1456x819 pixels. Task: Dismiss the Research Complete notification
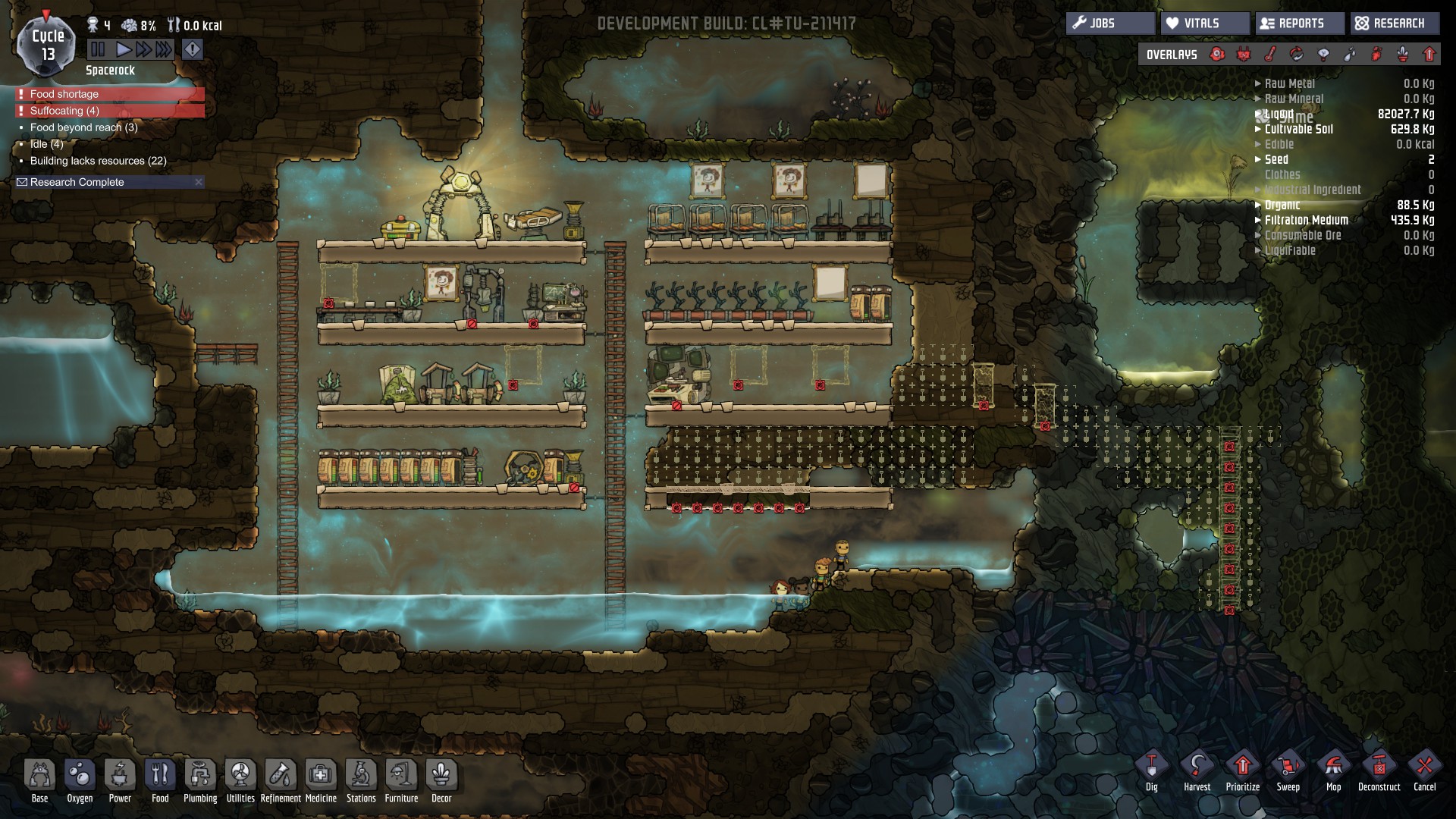pos(199,182)
